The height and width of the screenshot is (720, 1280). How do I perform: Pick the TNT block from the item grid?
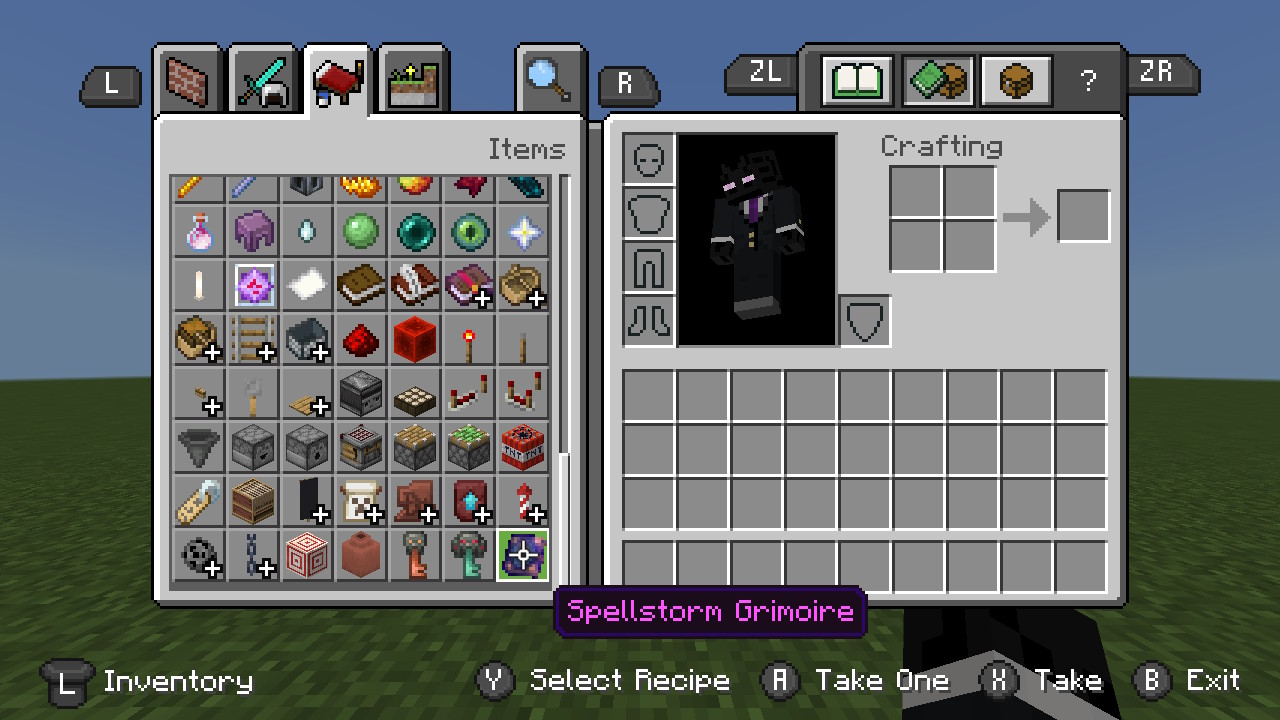coord(523,447)
